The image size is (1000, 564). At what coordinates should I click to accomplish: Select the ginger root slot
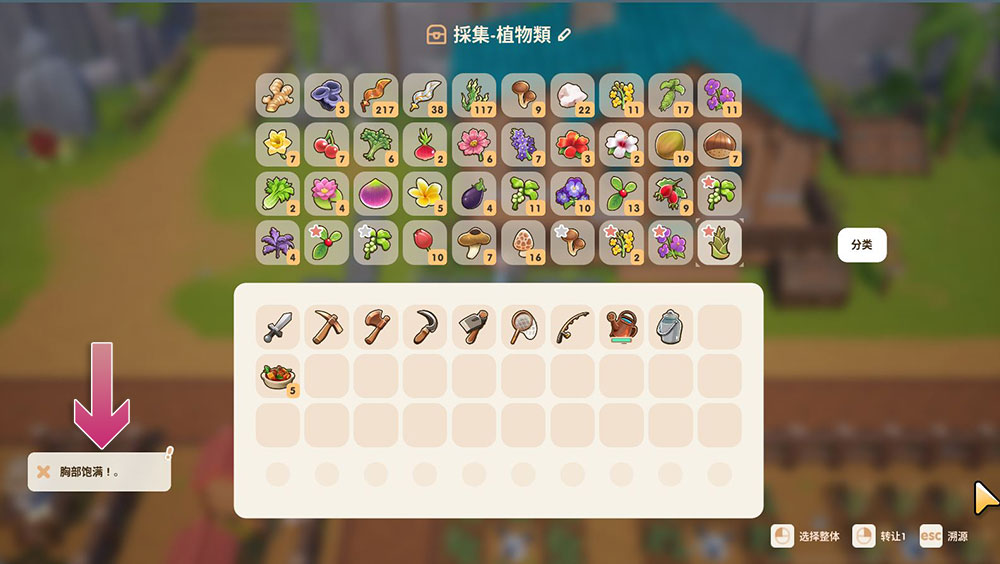(278, 95)
